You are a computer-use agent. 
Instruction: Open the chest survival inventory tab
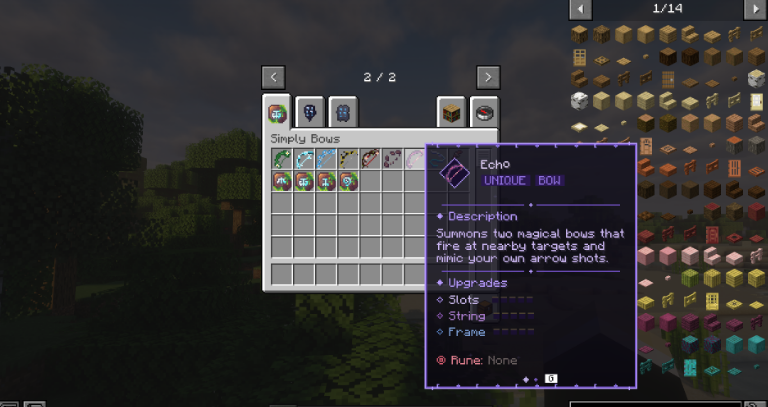coord(452,112)
